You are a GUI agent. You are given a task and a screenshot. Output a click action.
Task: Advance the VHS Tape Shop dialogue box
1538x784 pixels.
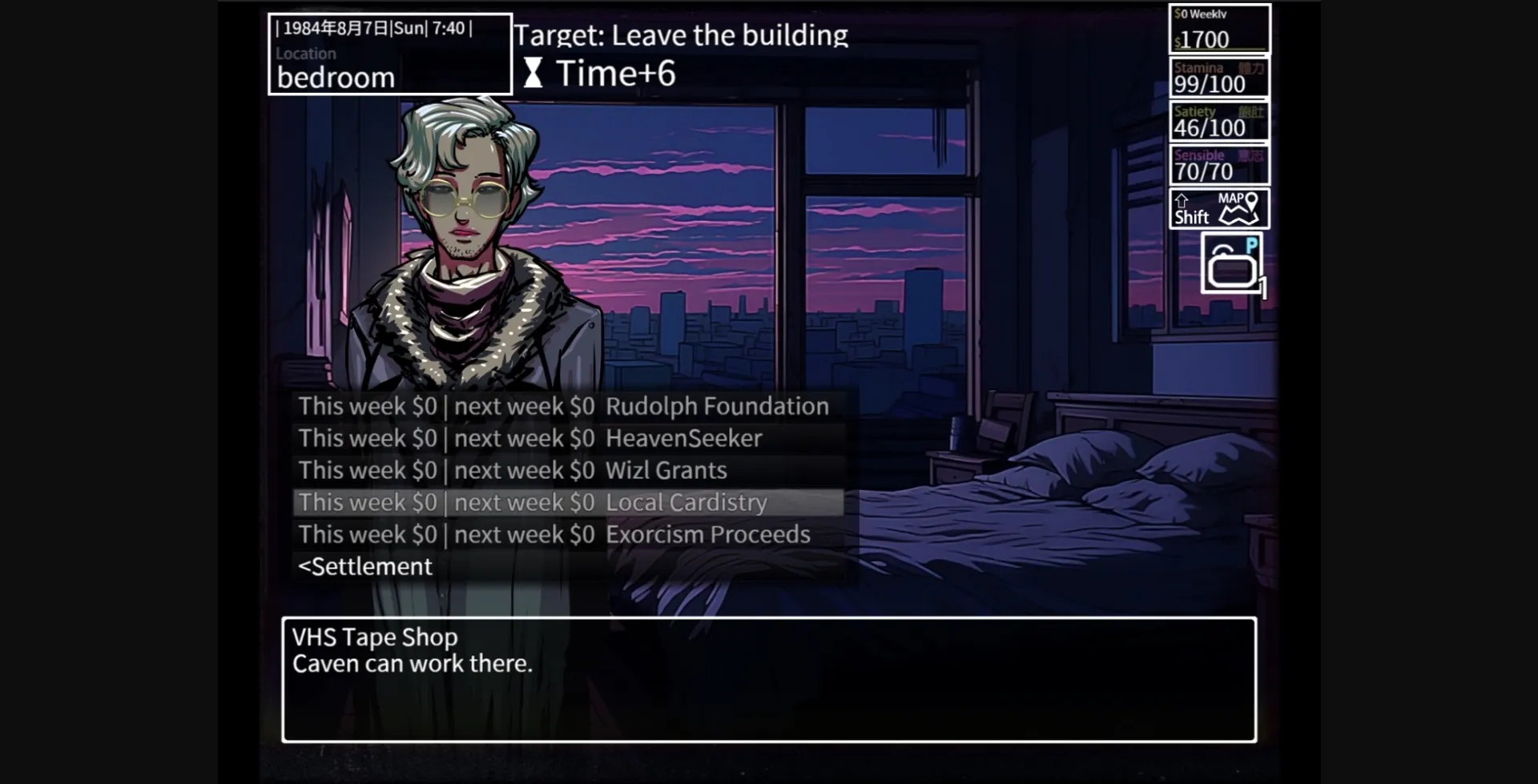click(768, 679)
